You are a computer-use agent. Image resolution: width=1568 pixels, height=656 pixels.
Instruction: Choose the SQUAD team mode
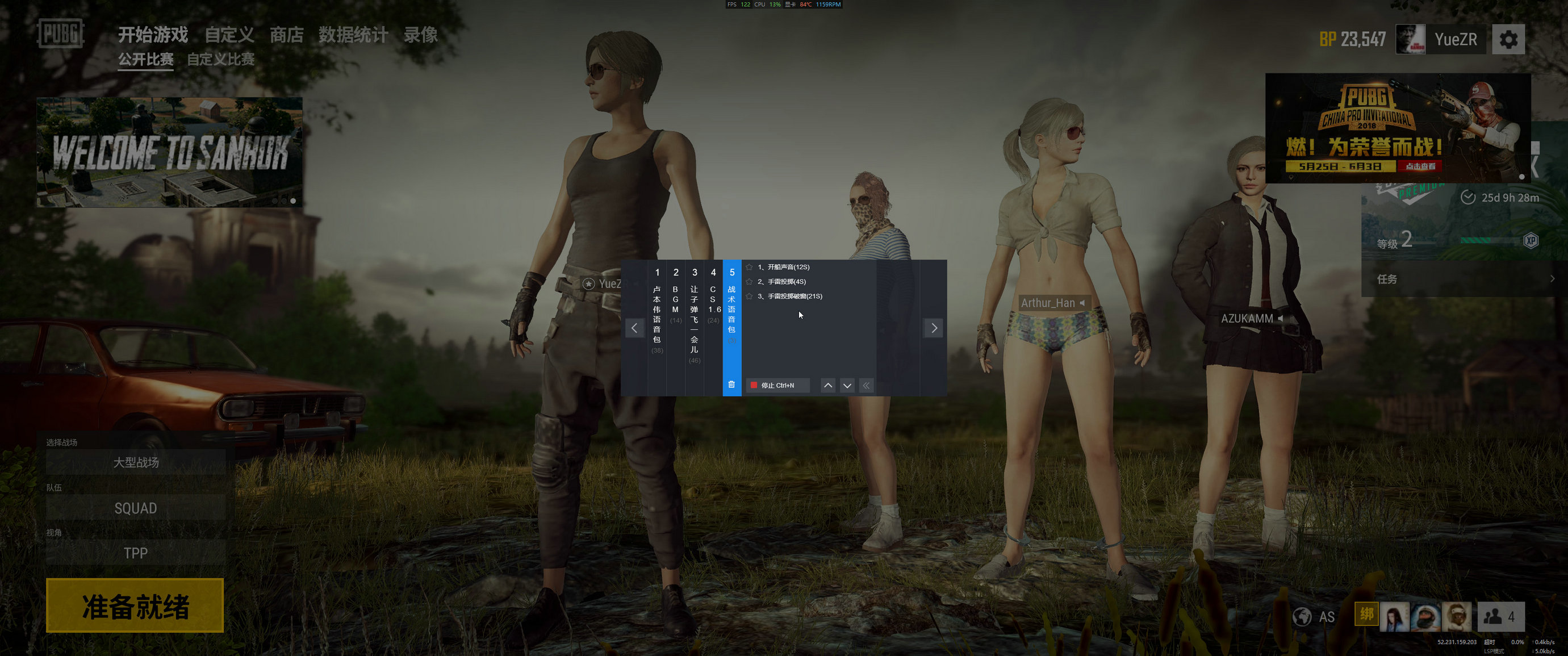pyautogui.click(x=136, y=508)
